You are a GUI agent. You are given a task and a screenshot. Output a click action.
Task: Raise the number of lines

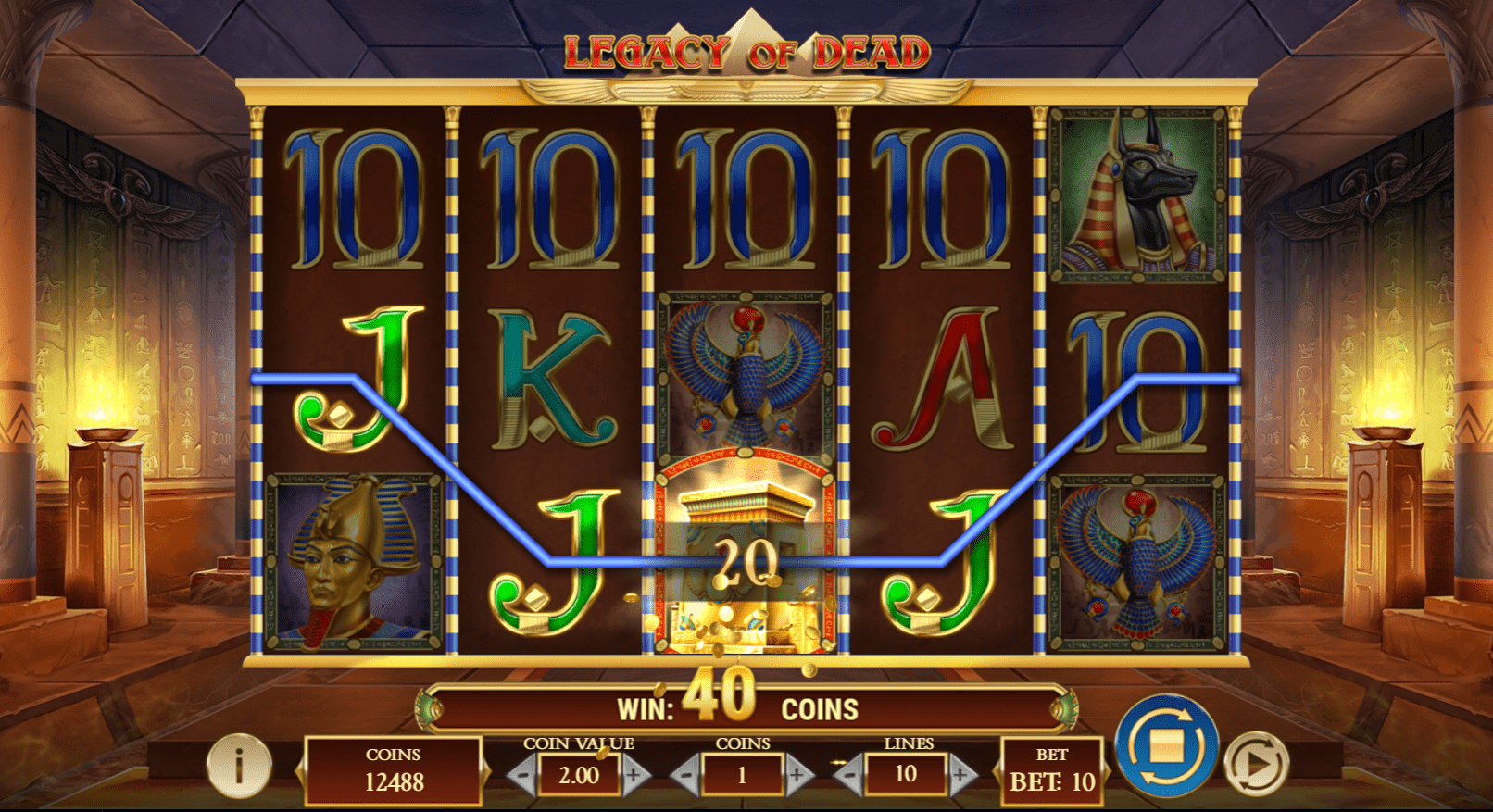pyautogui.click(x=961, y=775)
